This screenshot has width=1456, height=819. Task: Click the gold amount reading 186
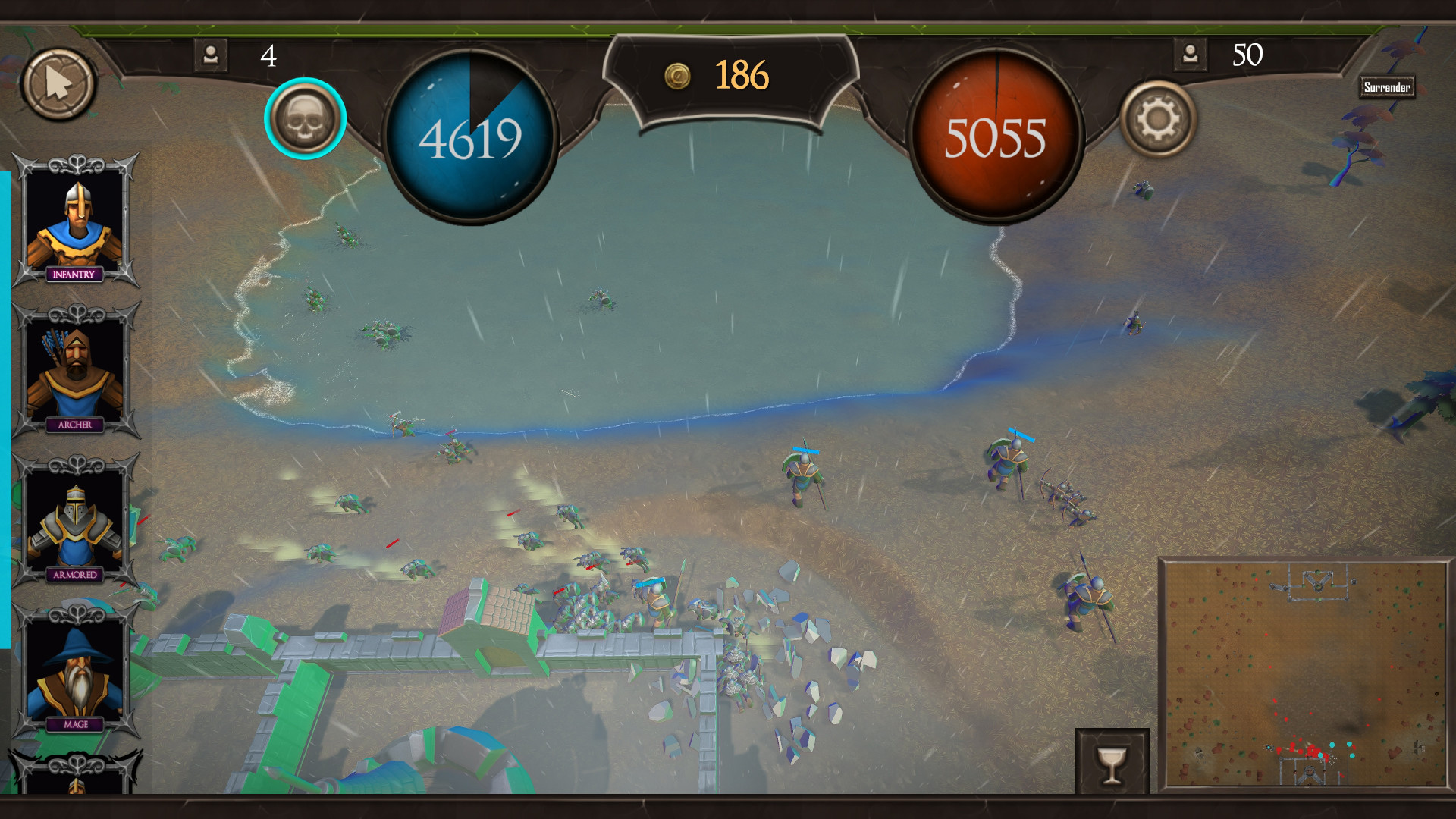[x=743, y=75]
